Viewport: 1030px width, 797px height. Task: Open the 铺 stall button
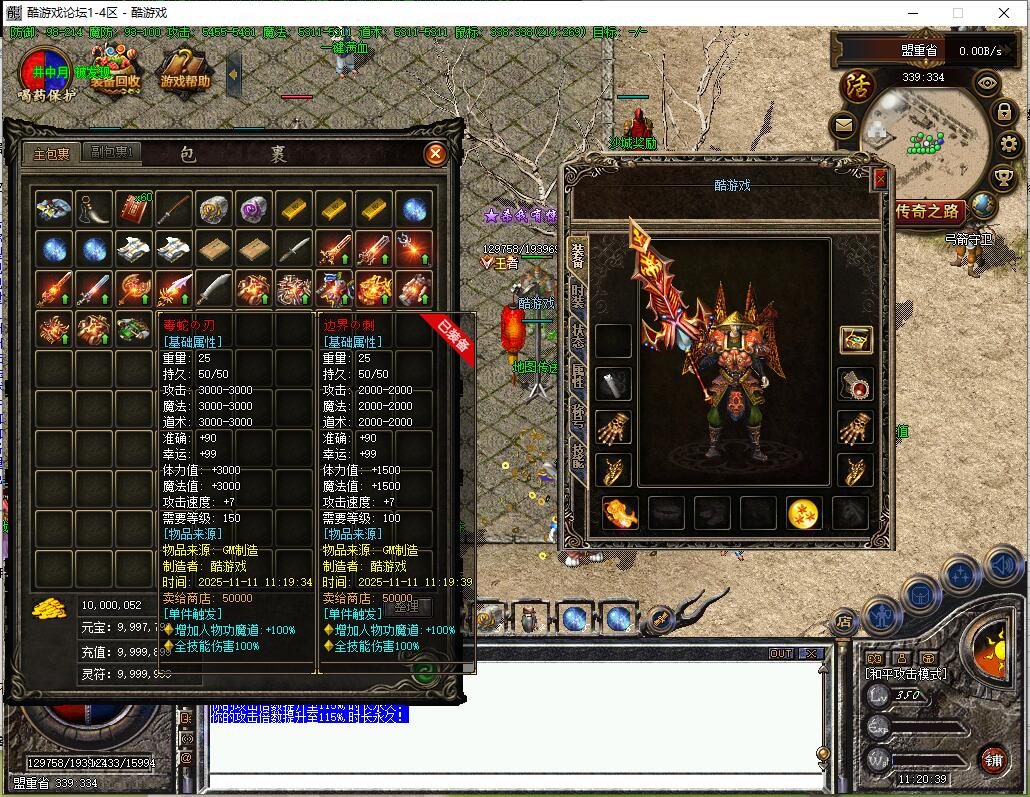point(992,758)
